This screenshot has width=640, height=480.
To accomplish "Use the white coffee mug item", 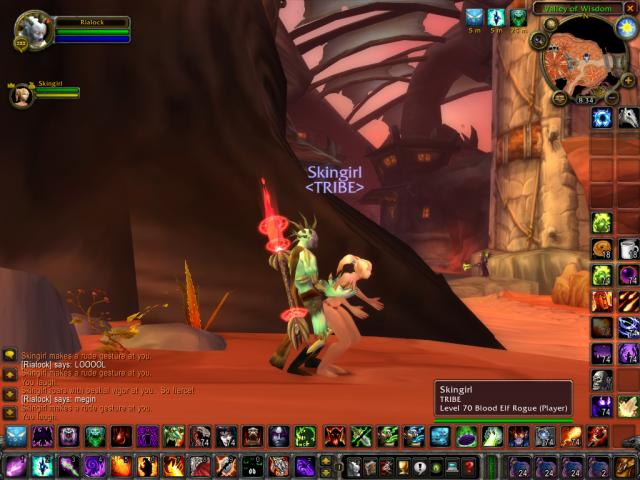I will click(x=628, y=249).
